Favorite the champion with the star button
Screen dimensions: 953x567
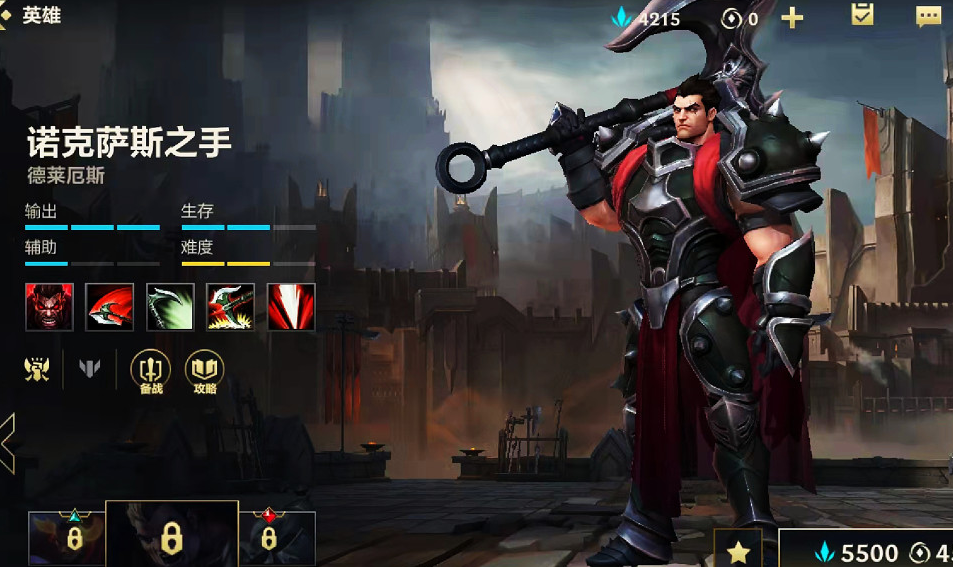[738, 549]
